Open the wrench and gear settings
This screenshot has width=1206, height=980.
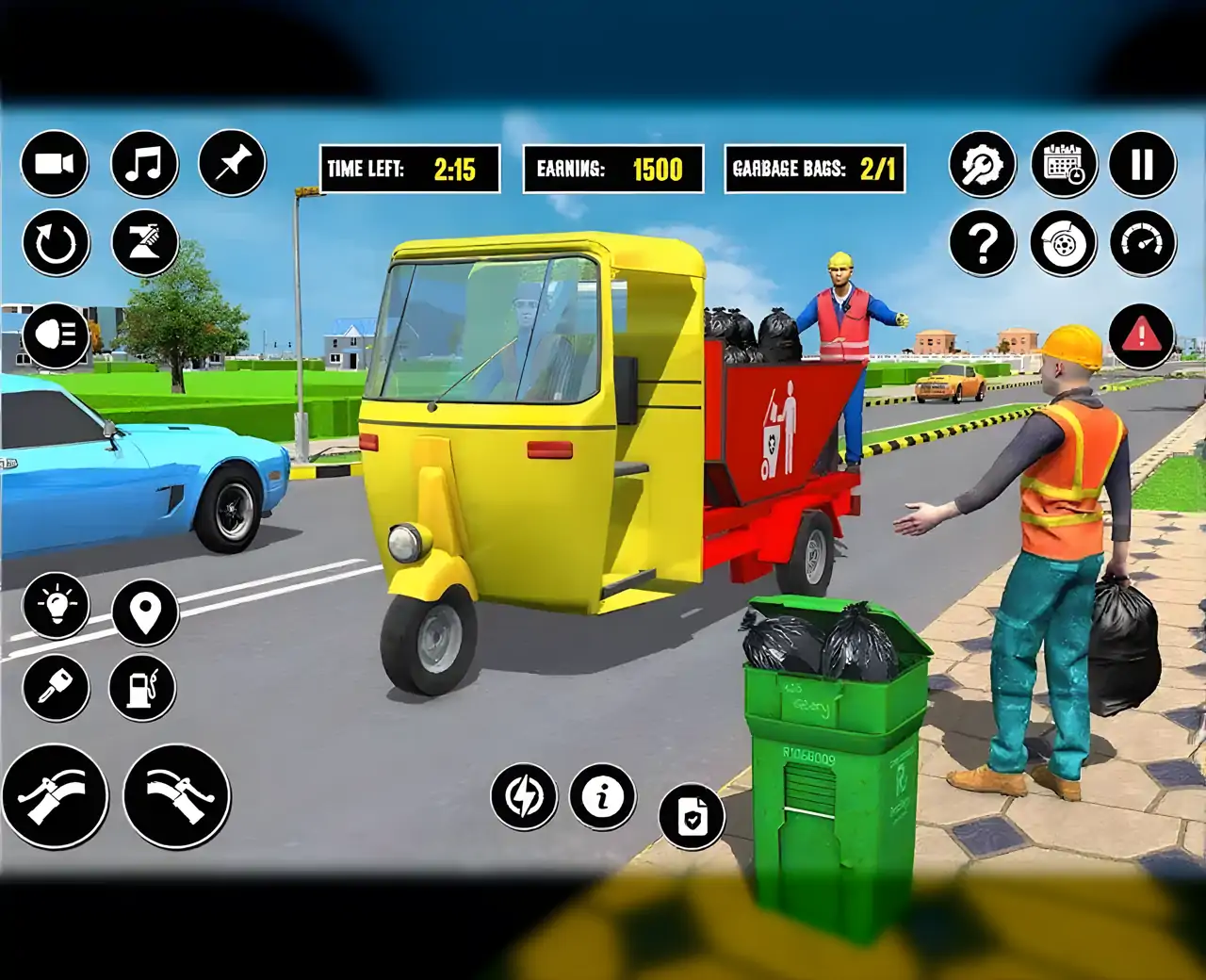[983, 165]
